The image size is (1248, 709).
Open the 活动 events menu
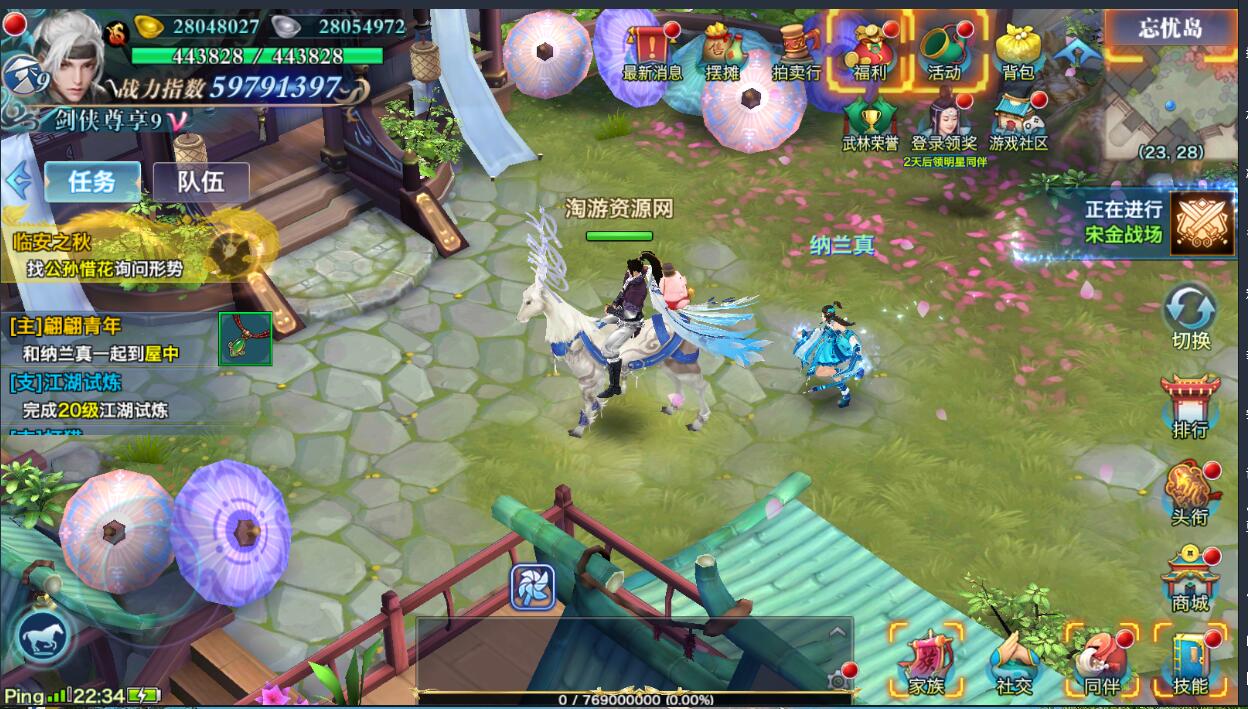(944, 50)
